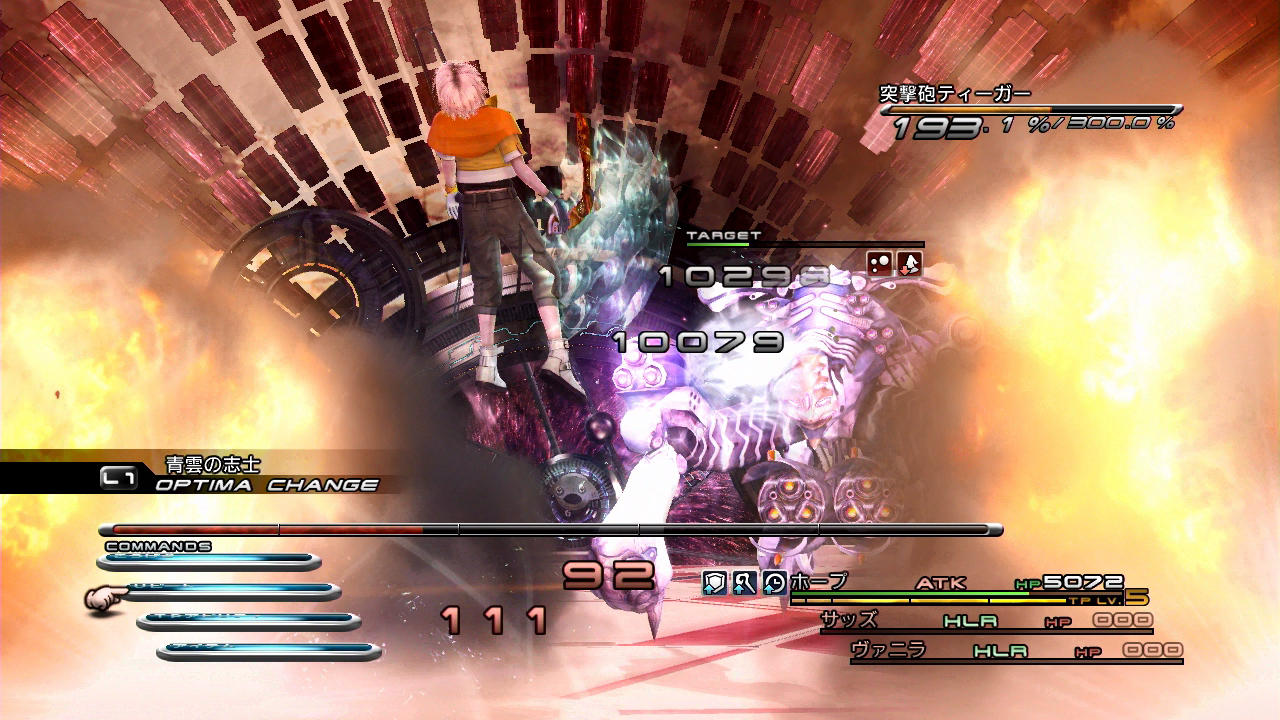This screenshot has height=720, width=1280.
Task: Click the enemy's white-dots status icon
Action: click(880, 264)
